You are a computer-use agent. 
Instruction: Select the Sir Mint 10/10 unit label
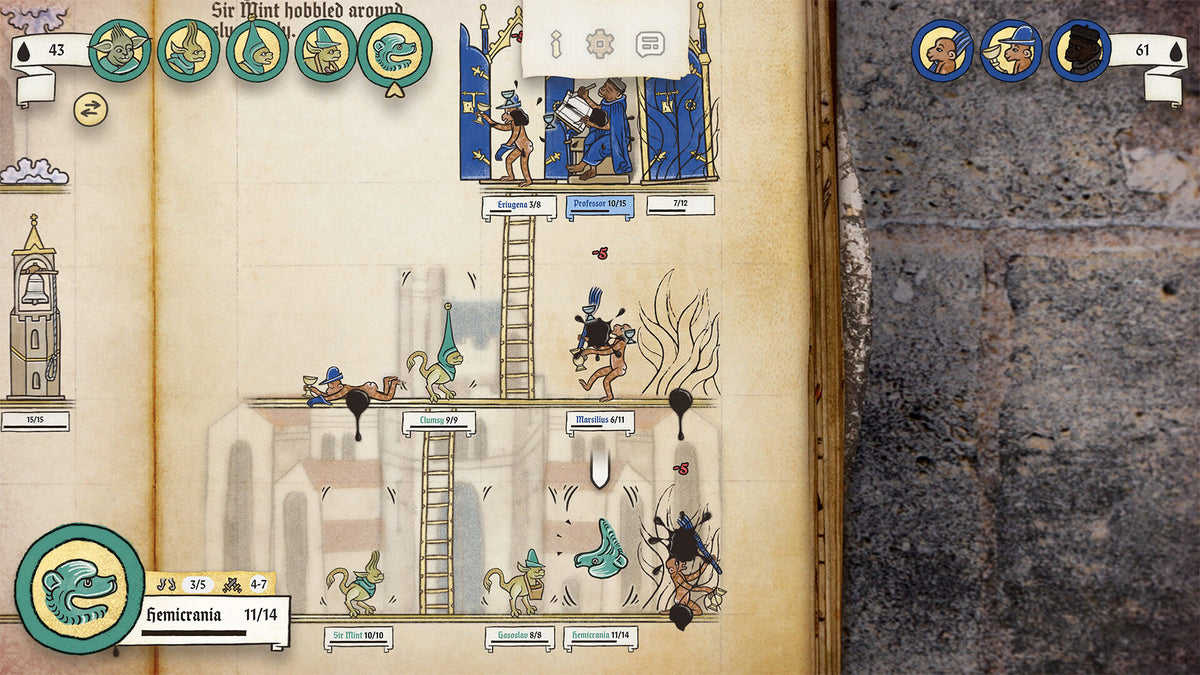pyautogui.click(x=358, y=637)
